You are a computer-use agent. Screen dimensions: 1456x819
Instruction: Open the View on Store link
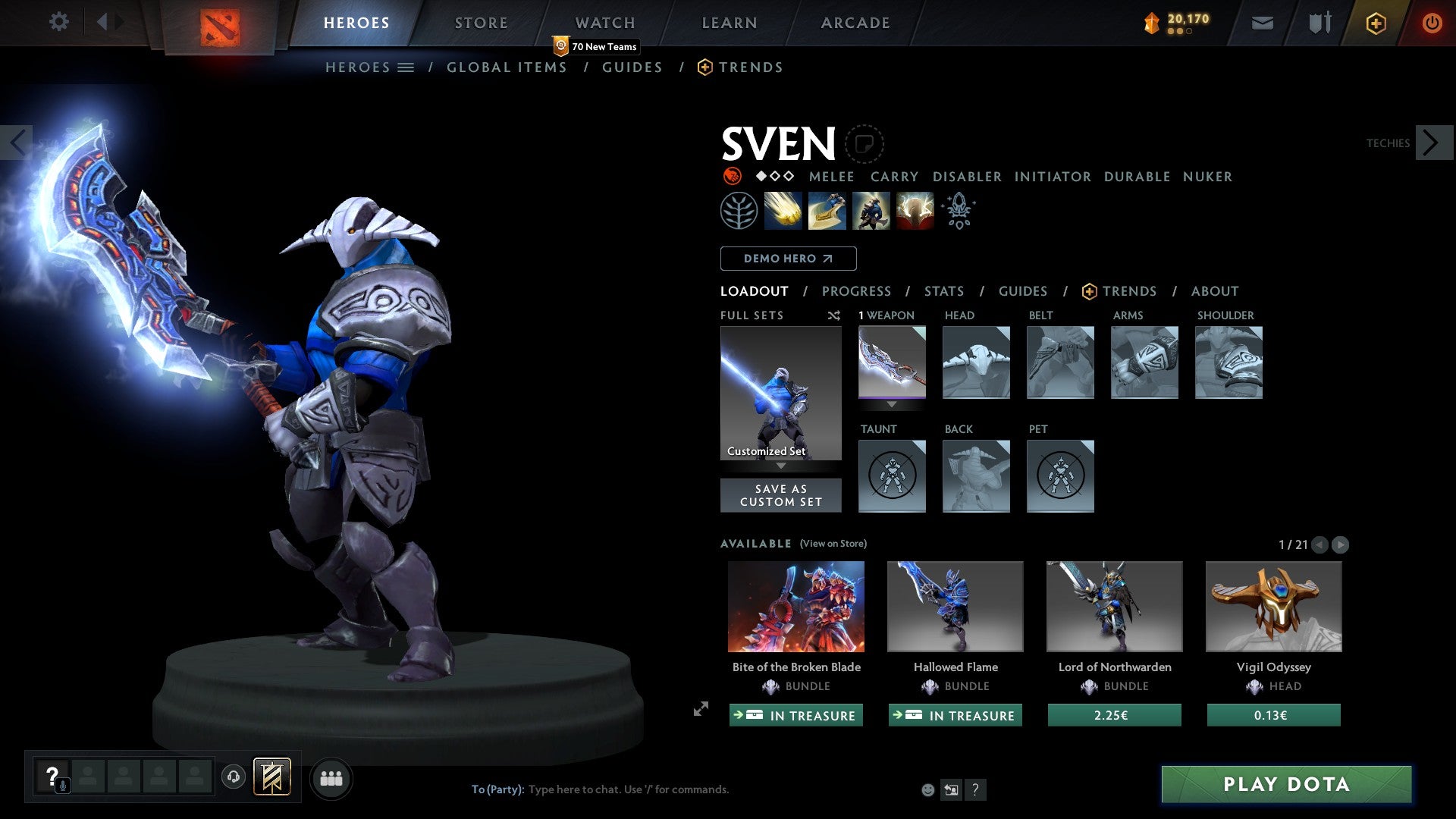pyautogui.click(x=833, y=544)
